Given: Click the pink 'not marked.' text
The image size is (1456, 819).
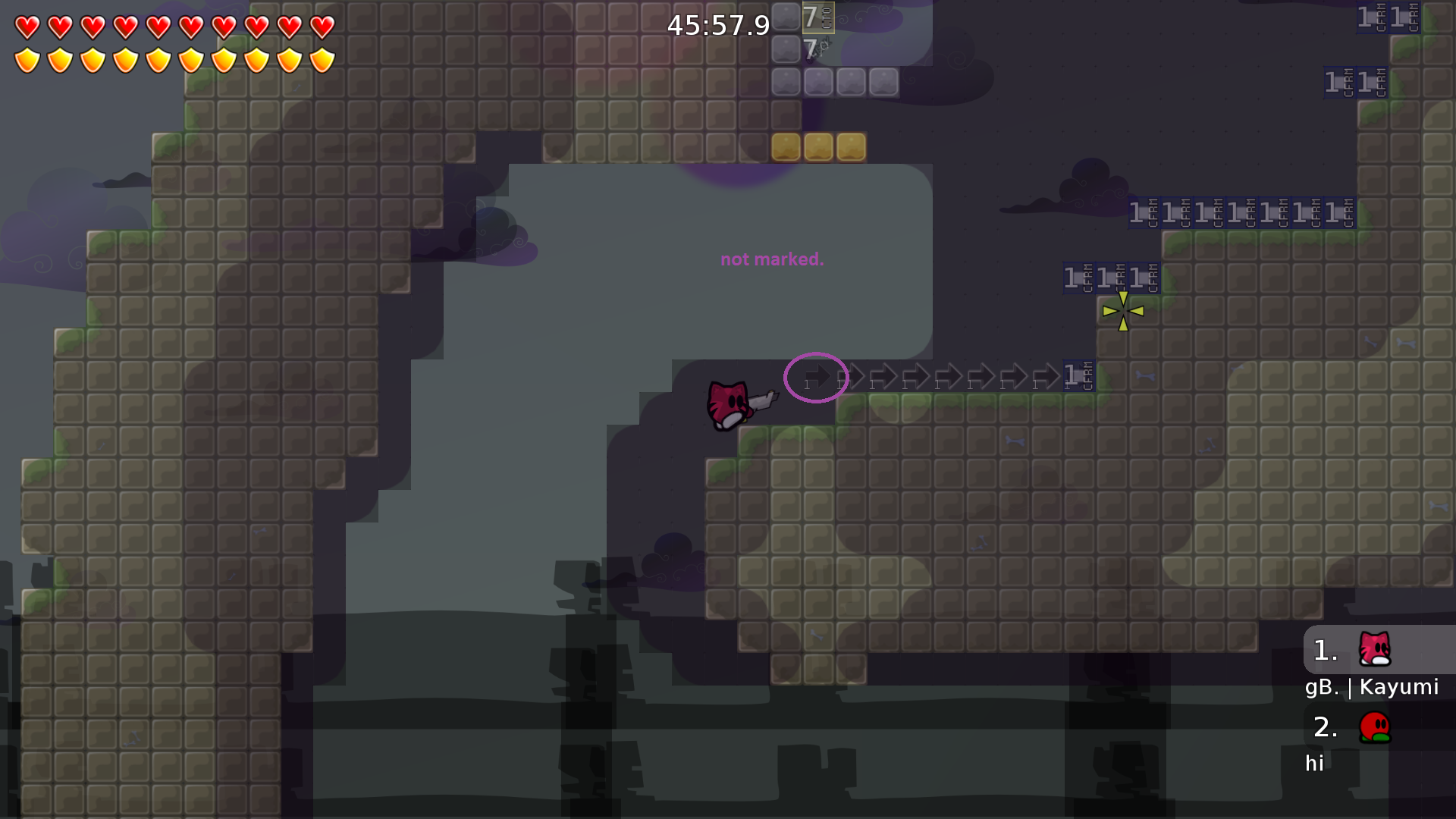Looking at the screenshot, I should pos(772,259).
